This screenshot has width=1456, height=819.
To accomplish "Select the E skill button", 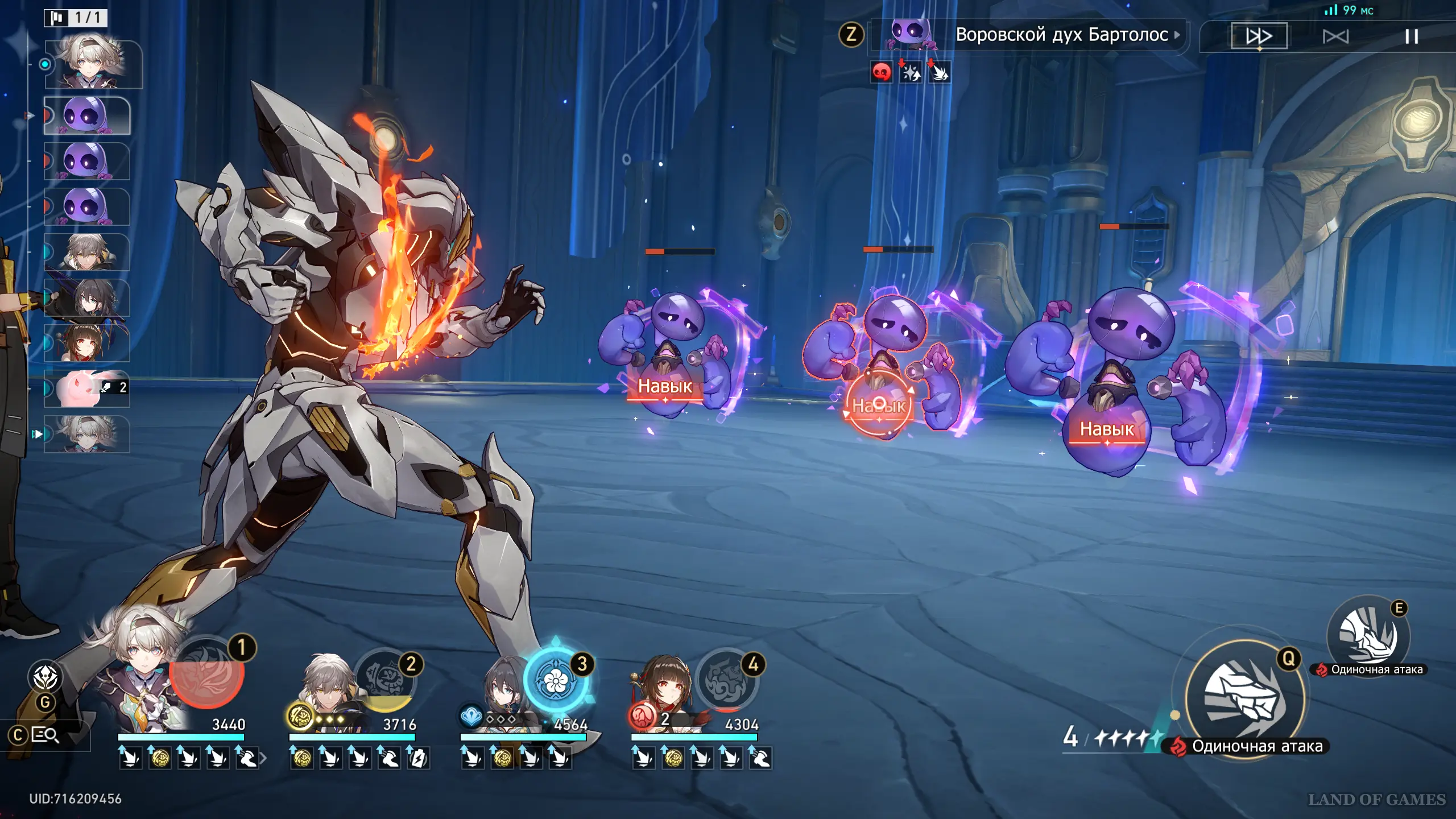I will pos(1368,634).
